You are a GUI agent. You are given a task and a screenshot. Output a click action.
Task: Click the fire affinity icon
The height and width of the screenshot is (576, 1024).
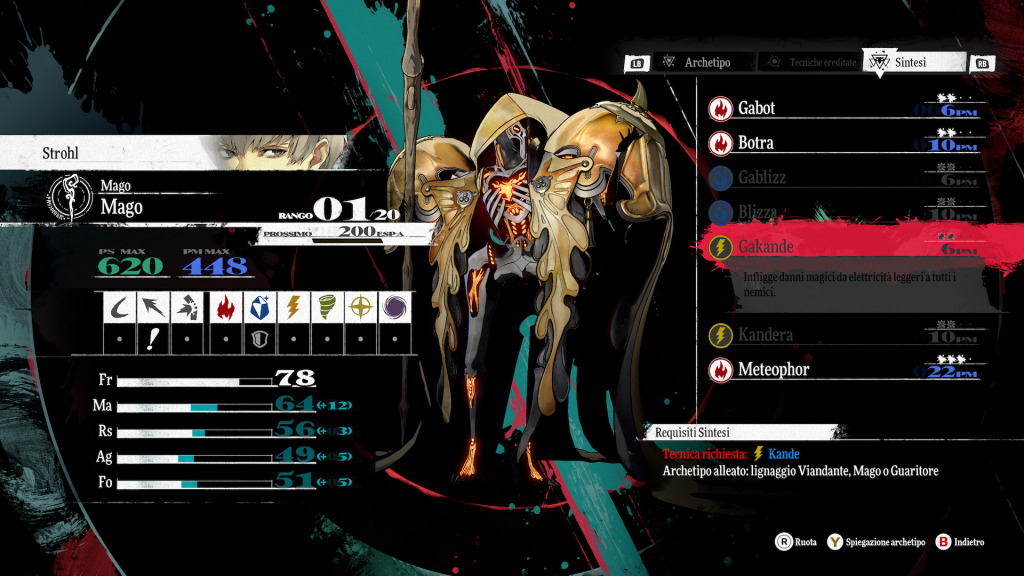tap(228, 308)
